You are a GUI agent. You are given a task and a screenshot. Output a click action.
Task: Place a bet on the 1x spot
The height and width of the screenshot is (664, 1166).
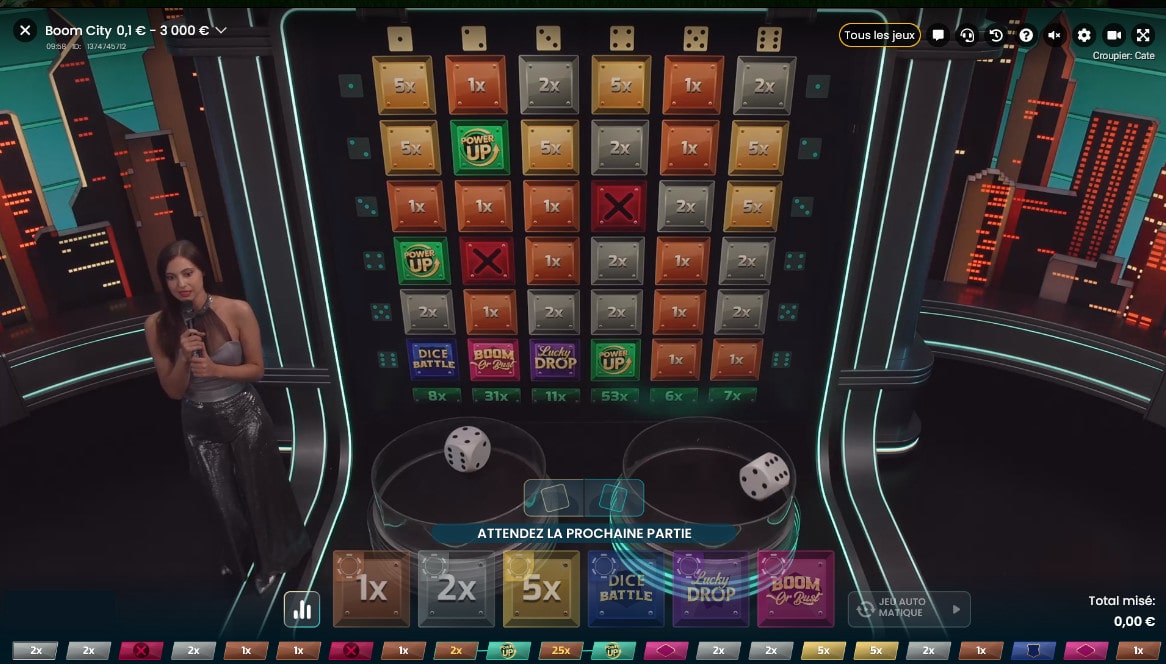pyautogui.click(x=371, y=589)
